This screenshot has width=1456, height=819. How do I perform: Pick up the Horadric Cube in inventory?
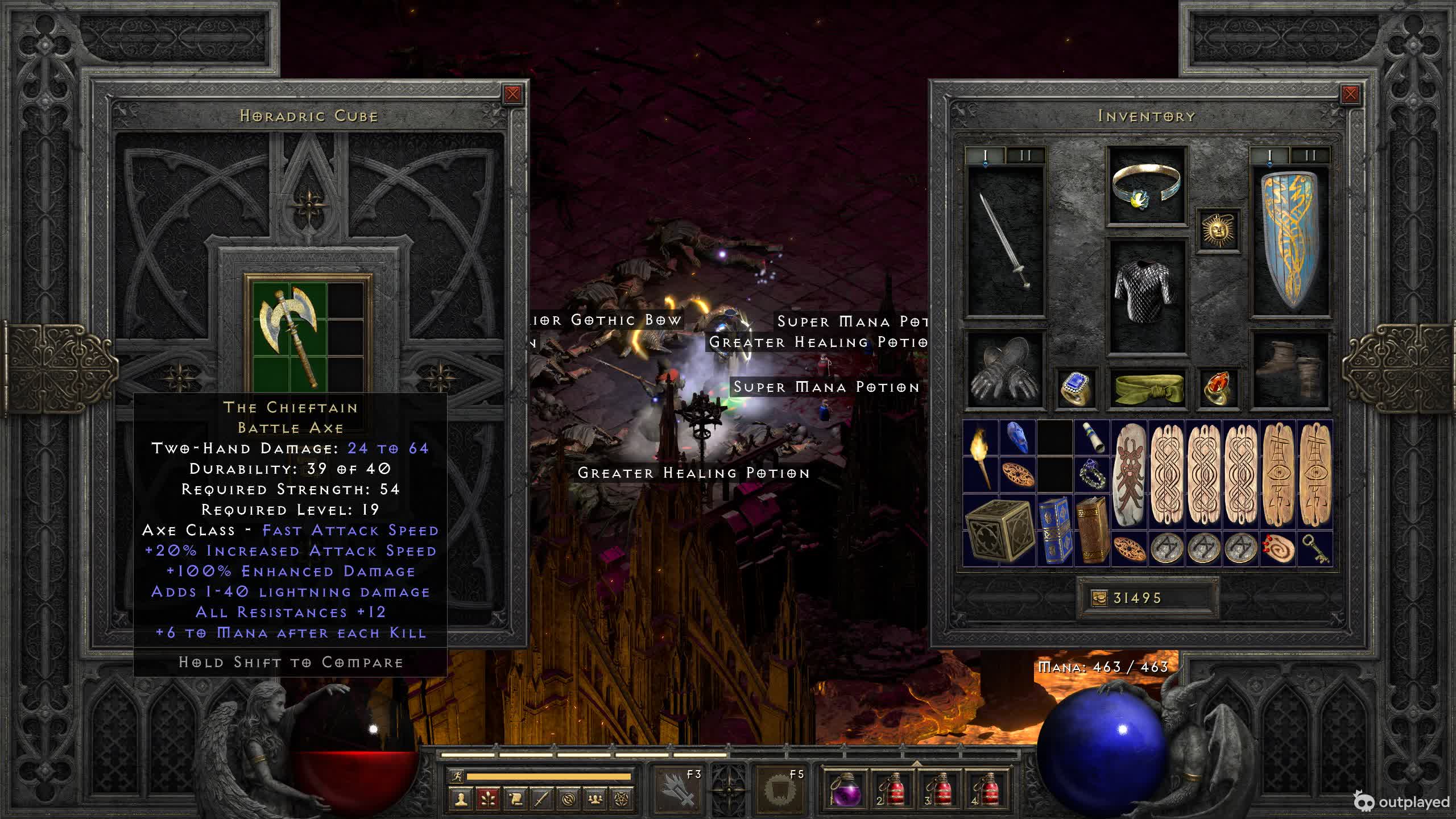pyautogui.click(x=999, y=530)
